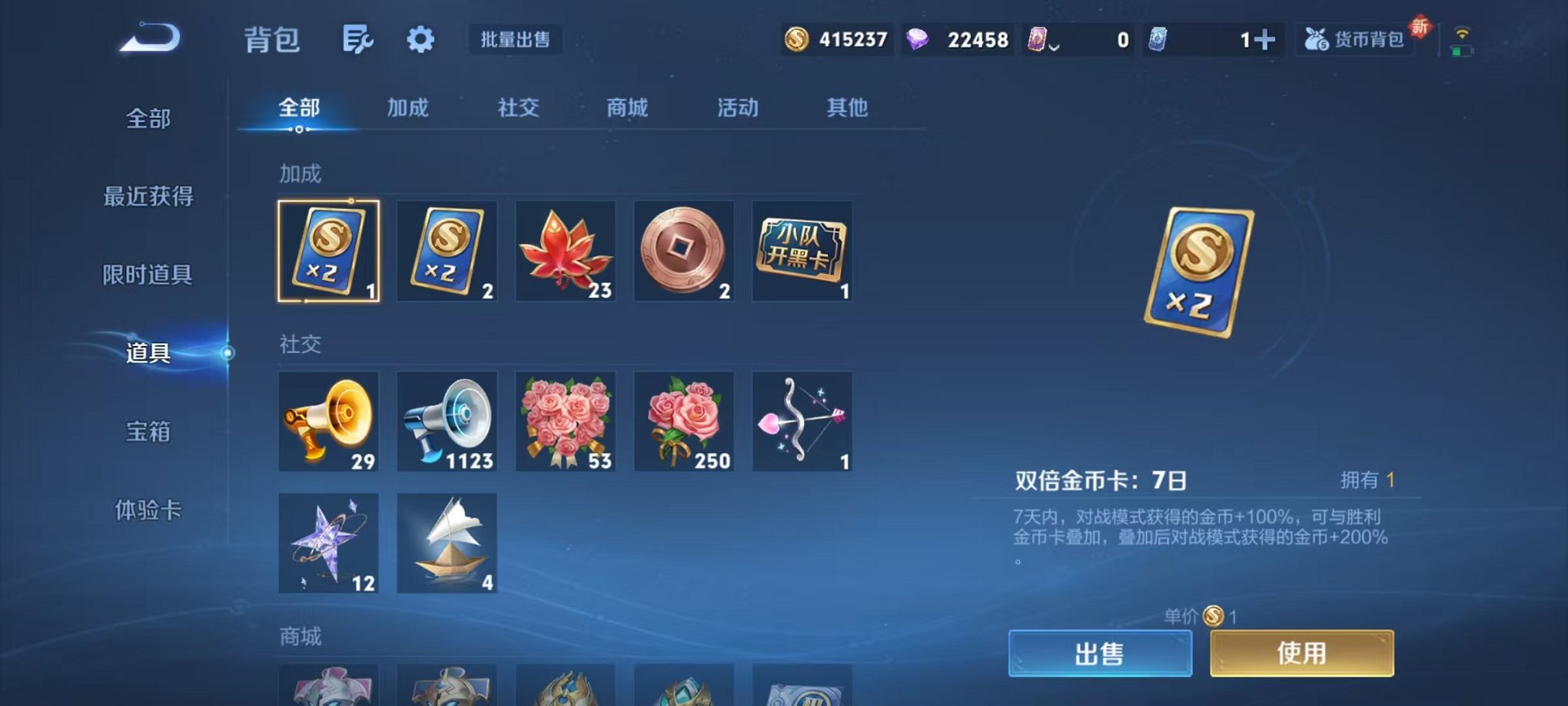
Task: Open the 小队开黑卡 item
Action: (x=802, y=251)
